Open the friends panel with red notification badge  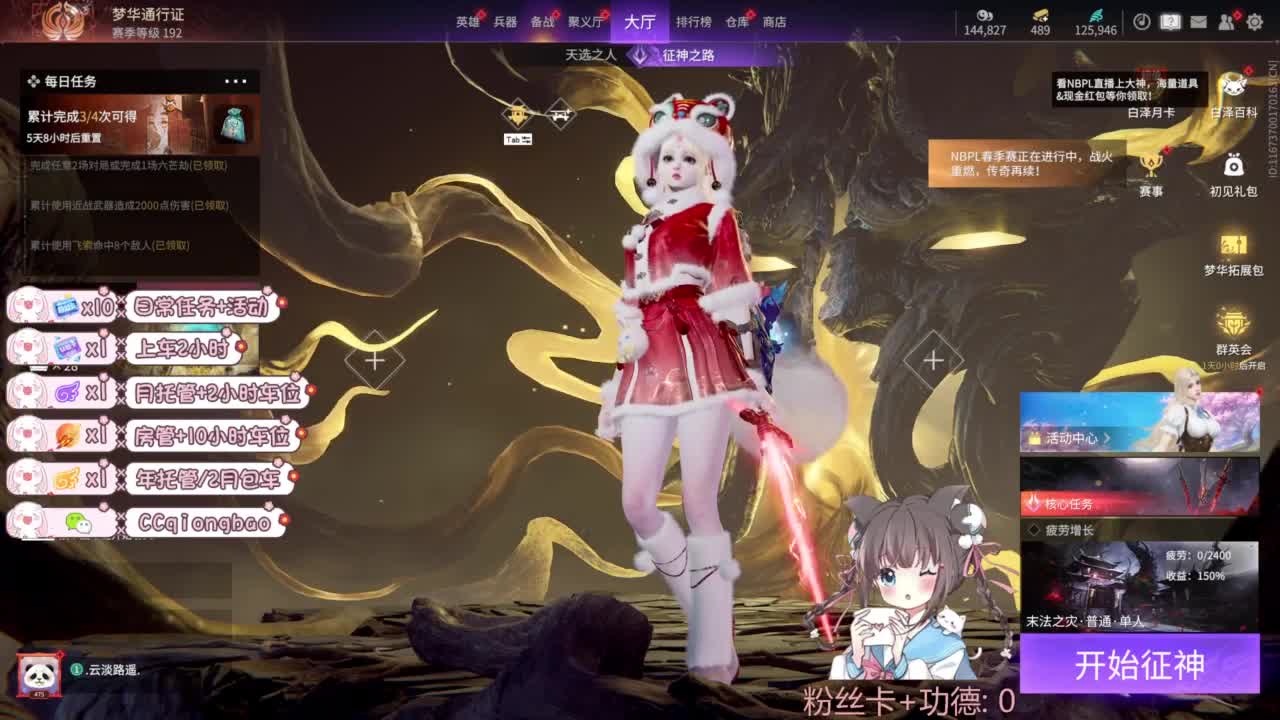1226,21
